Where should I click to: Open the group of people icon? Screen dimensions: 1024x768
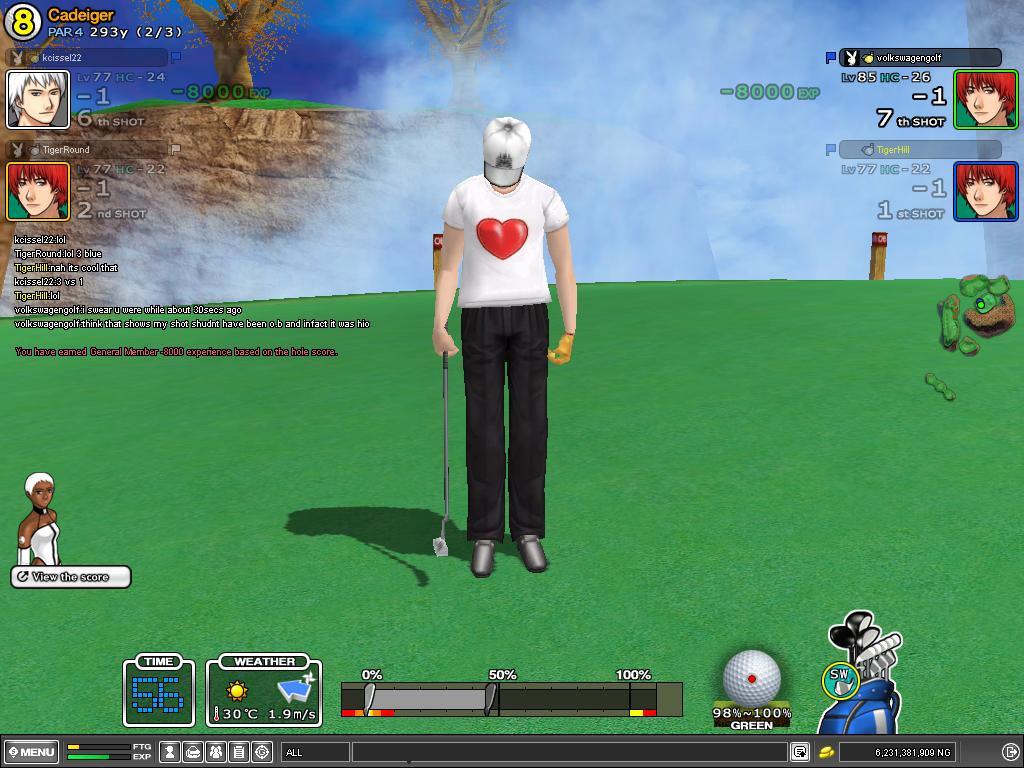[x=216, y=752]
